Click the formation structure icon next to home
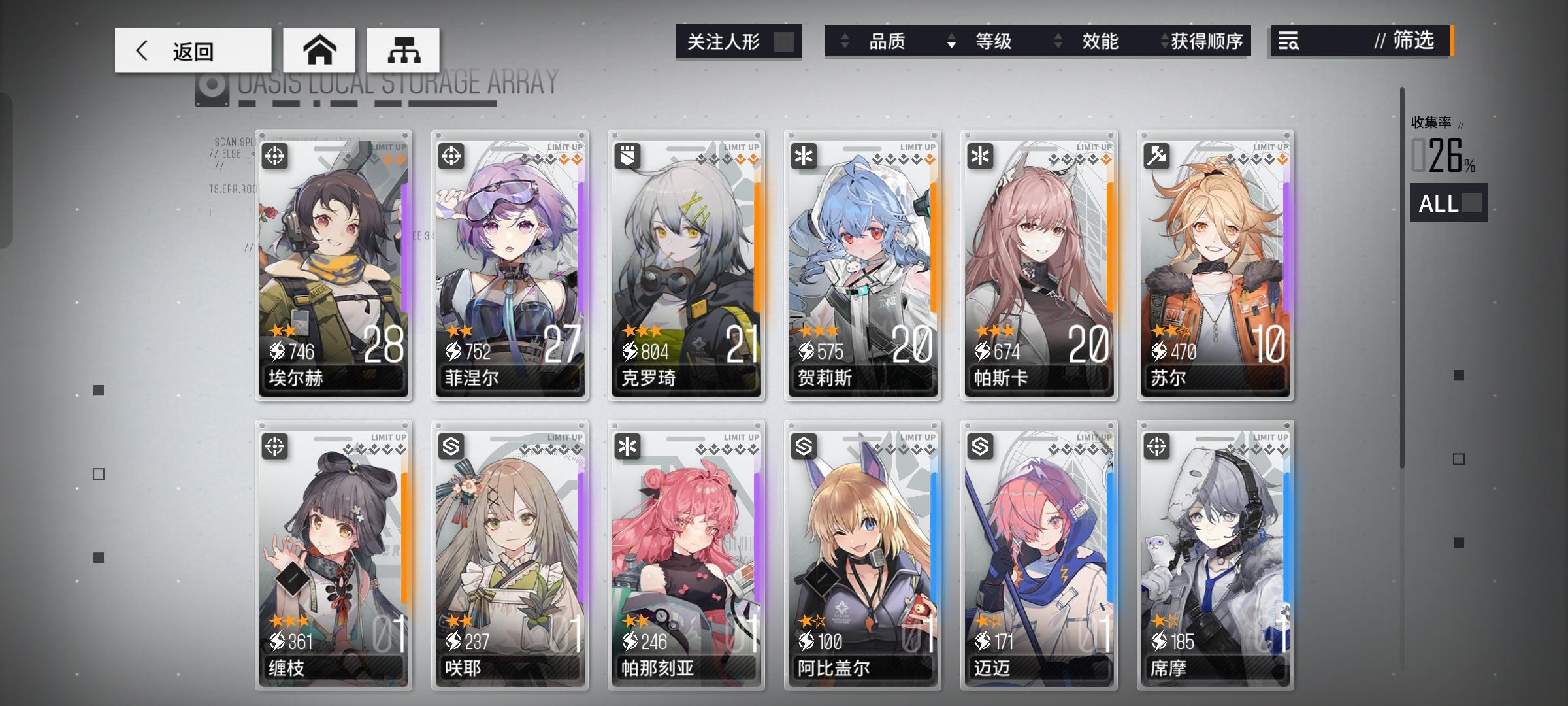The image size is (1568, 706). click(404, 49)
